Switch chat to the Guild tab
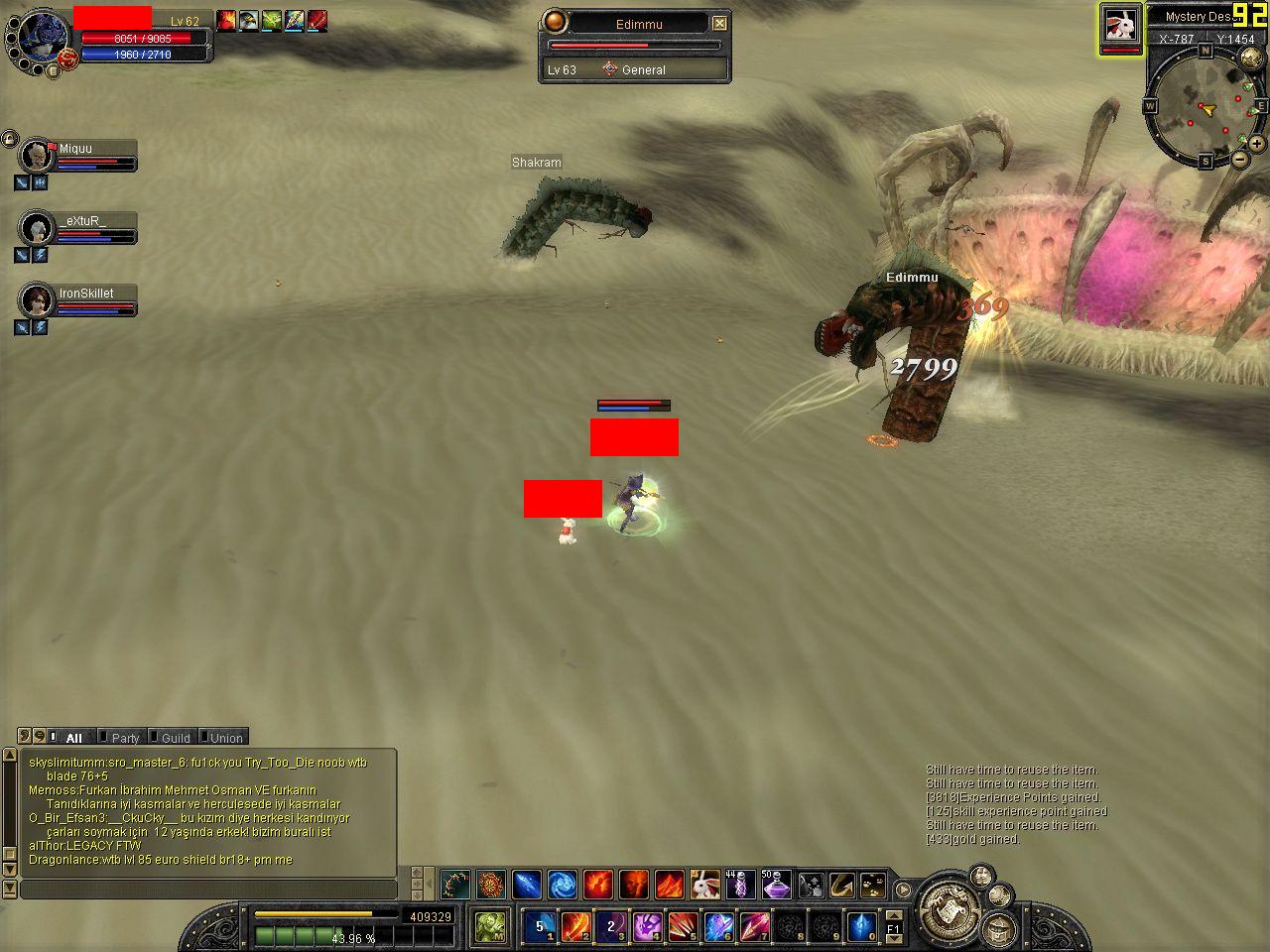Image resolution: width=1270 pixels, height=952 pixels. point(176,738)
